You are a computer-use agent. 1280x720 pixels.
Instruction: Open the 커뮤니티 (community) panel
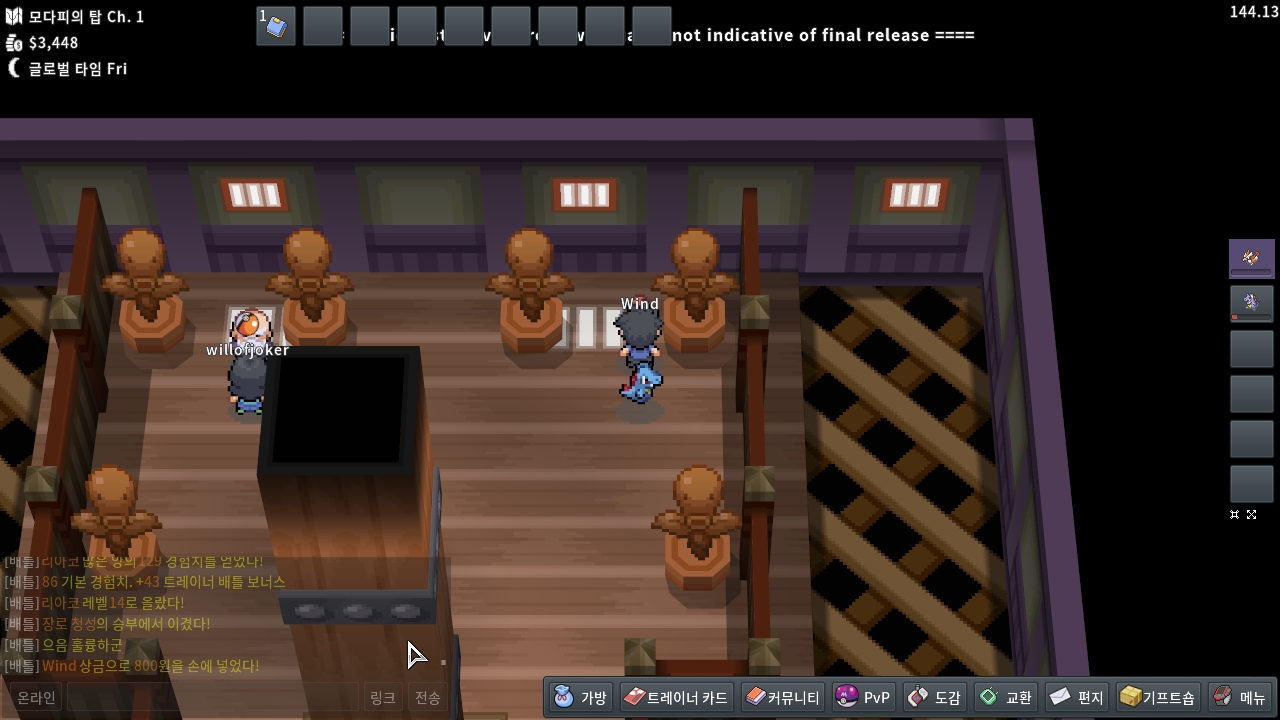click(x=783, y=697)
